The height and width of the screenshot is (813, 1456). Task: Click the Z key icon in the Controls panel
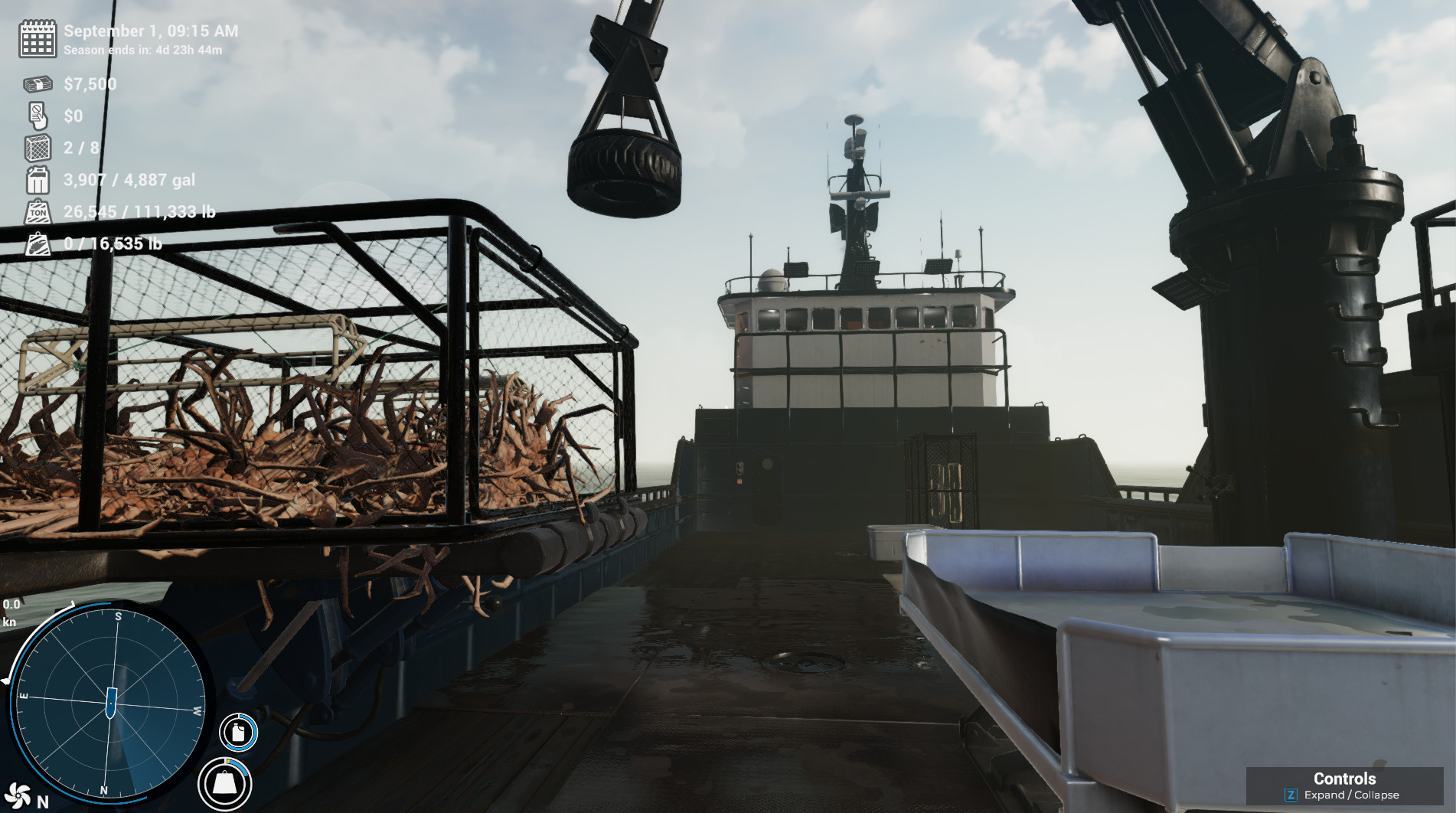(x=1291, y=795)
